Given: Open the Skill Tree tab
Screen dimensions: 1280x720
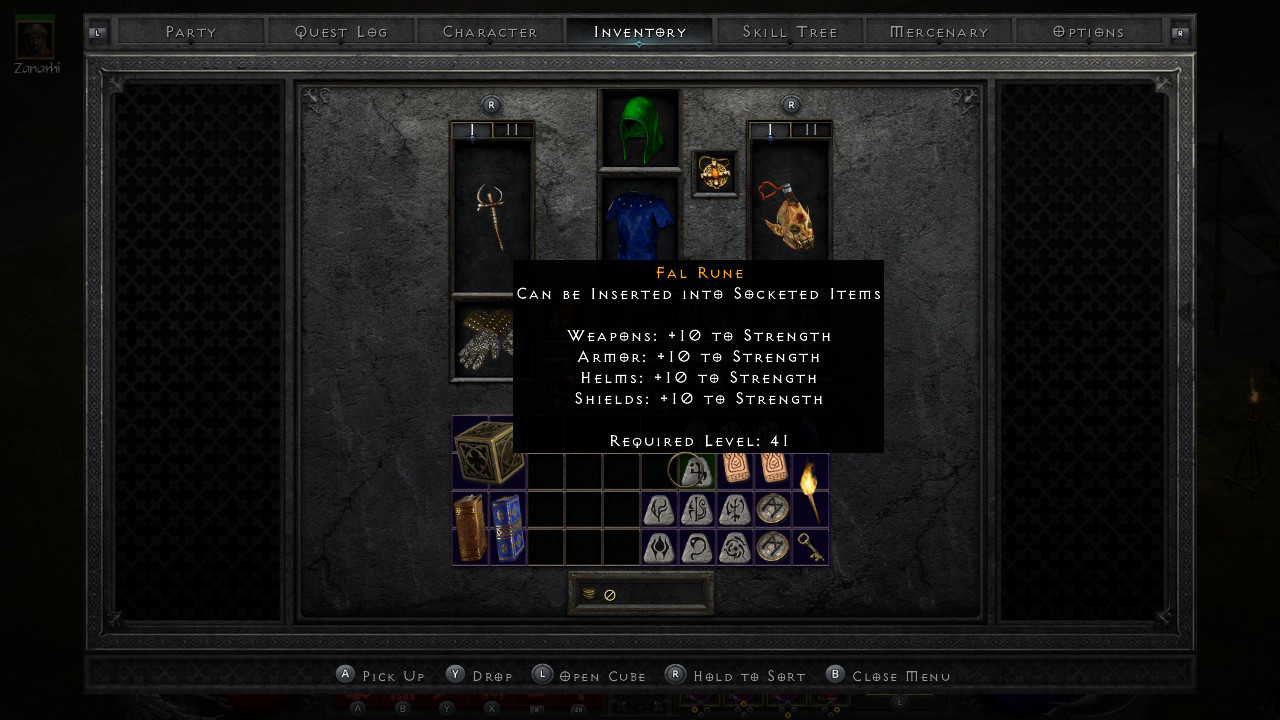Looking at the screenshot, I should point(790,32).
